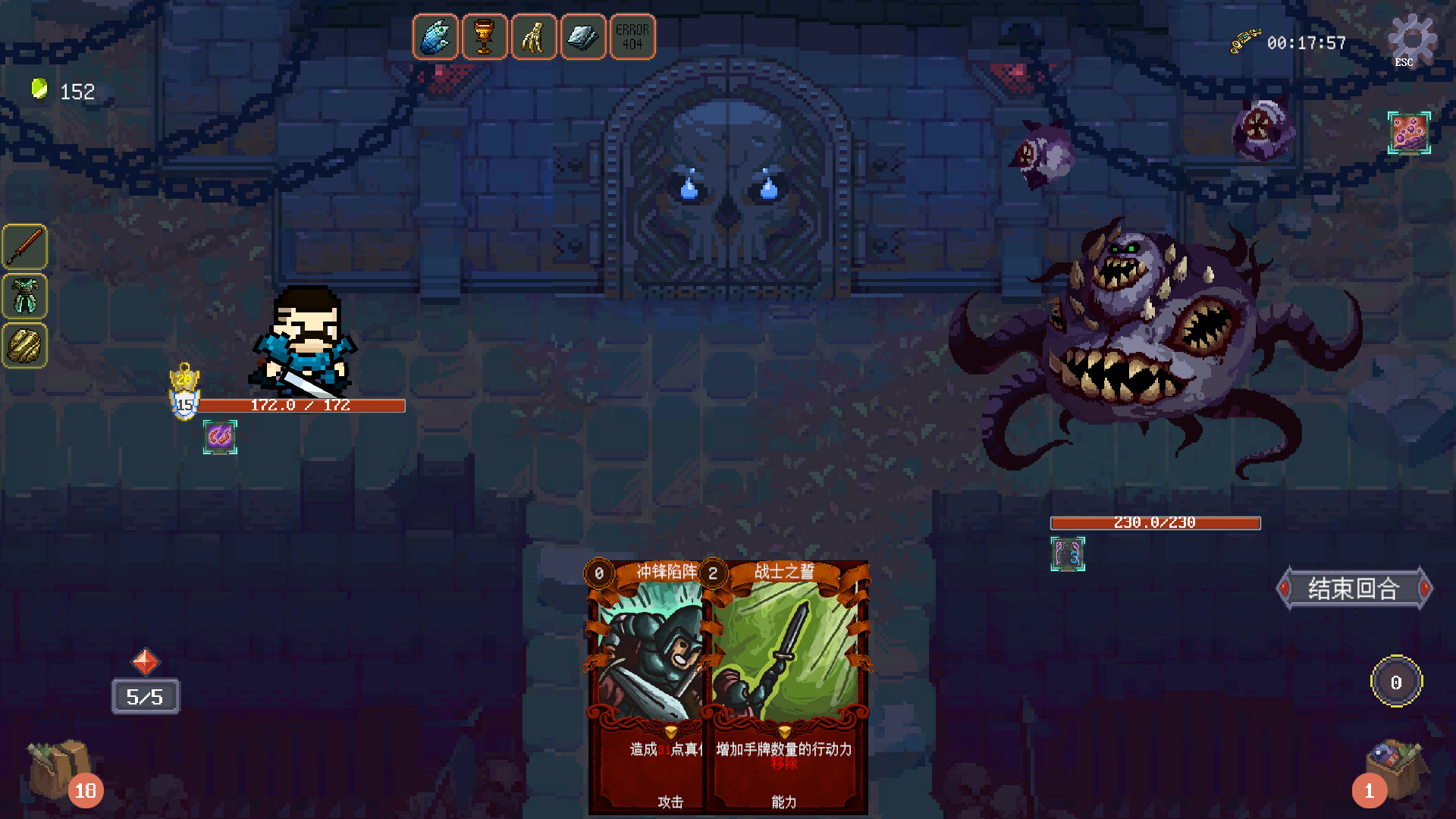Open the teal armor equipment icon

point(25,297)
